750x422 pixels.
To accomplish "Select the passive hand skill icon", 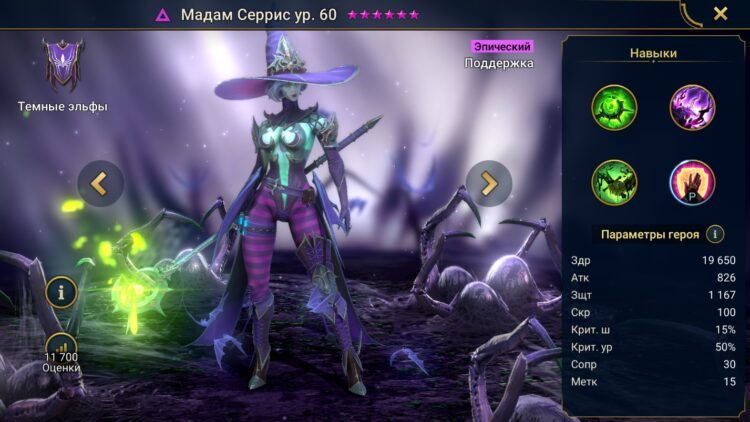I will [x=692, y=183].
